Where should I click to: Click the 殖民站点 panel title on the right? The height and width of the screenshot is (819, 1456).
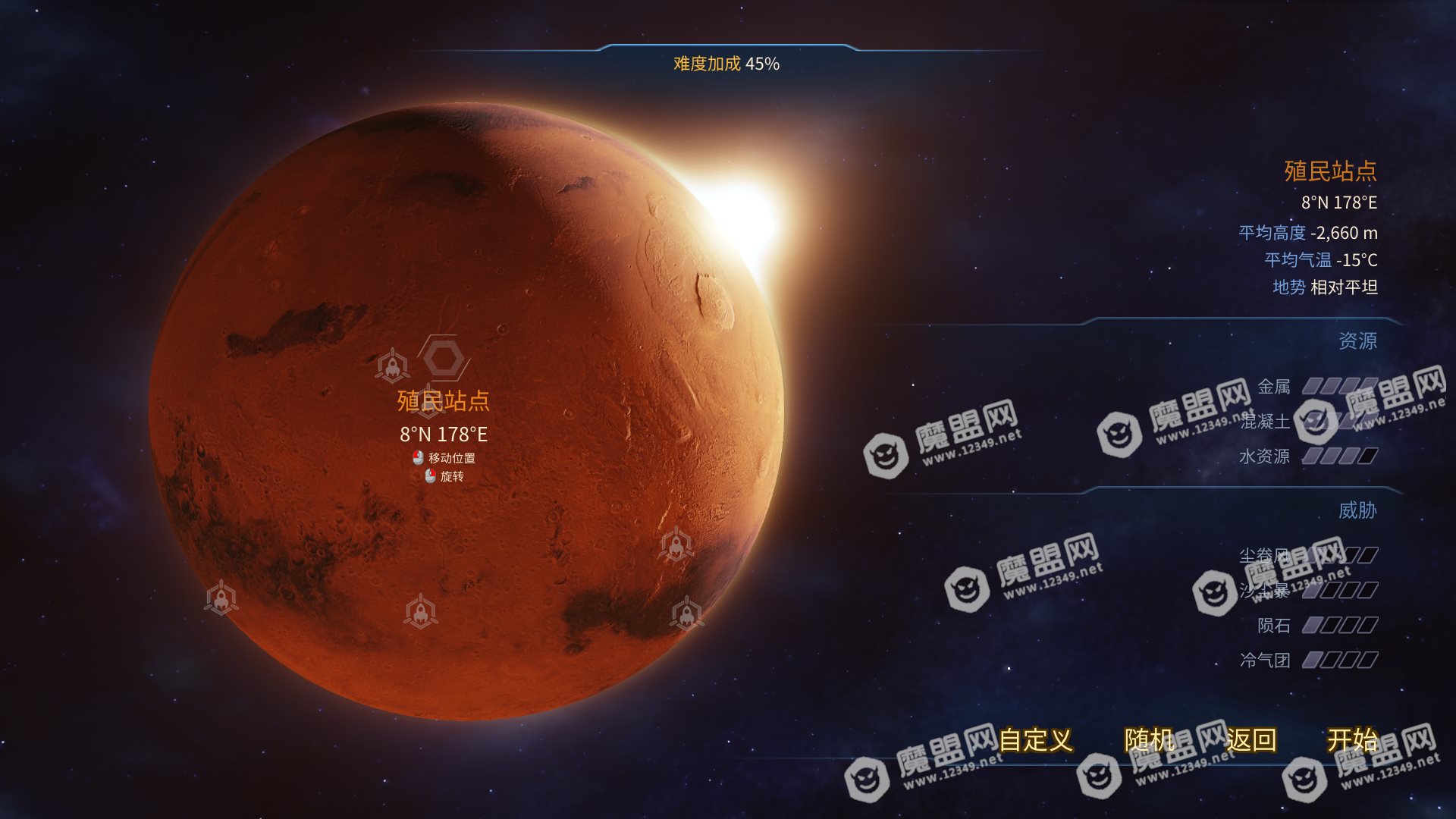point(1331,172)
